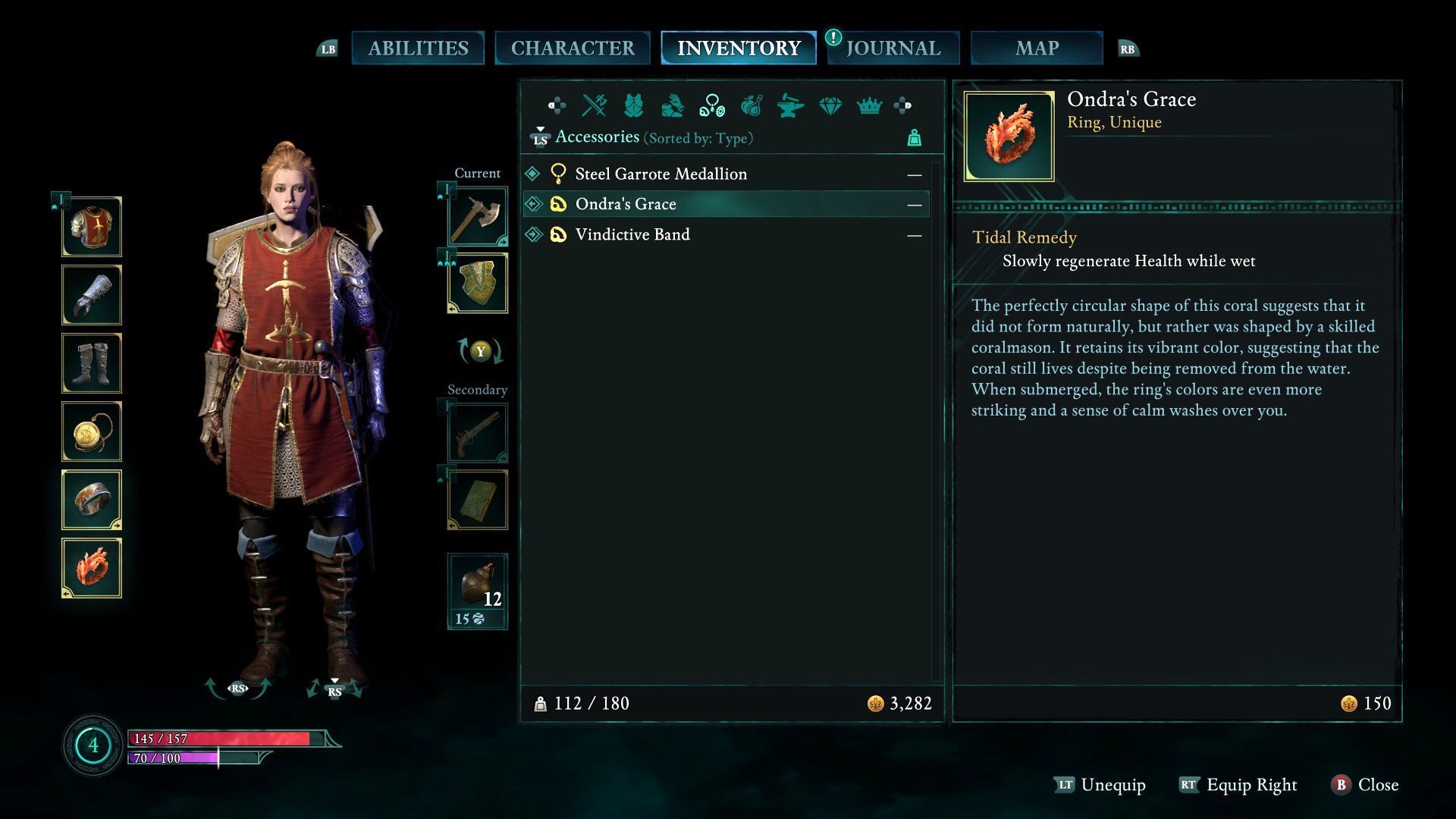
Task: Select the Steel Garrote Medallion row
Action: point(661,174)
